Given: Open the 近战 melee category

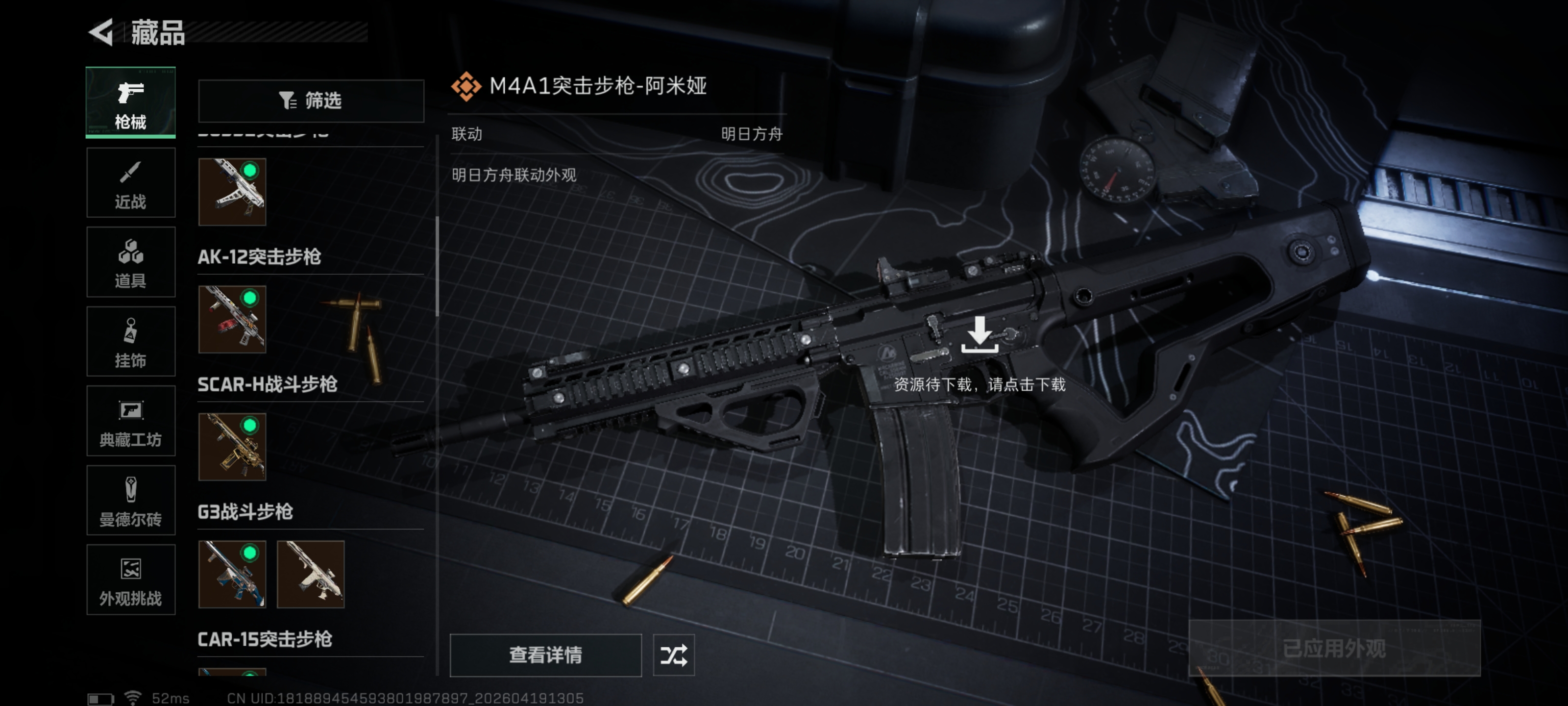Looking at the screenshot, I should coord(130,183).
